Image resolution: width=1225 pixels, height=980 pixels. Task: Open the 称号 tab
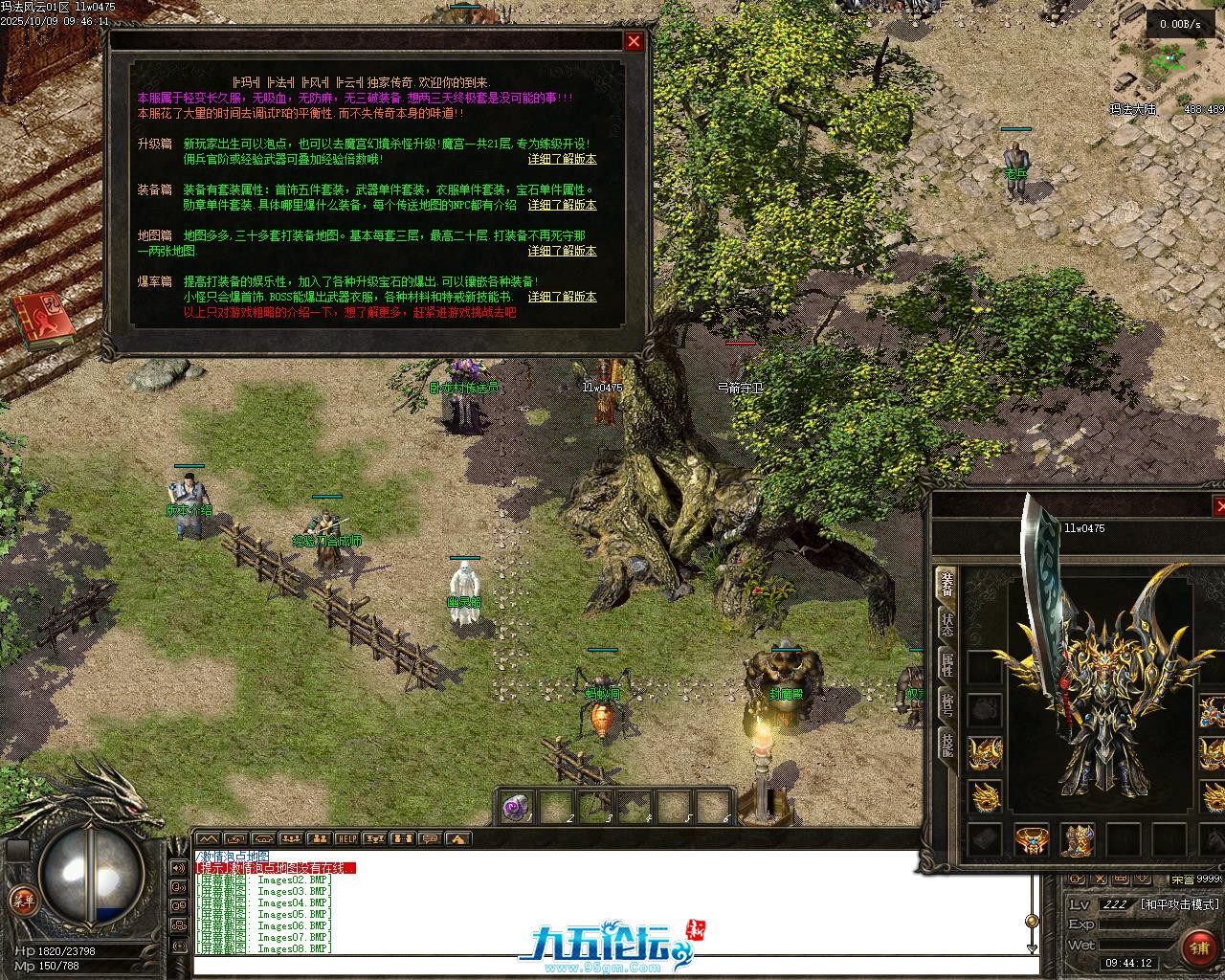coord(947,706)
